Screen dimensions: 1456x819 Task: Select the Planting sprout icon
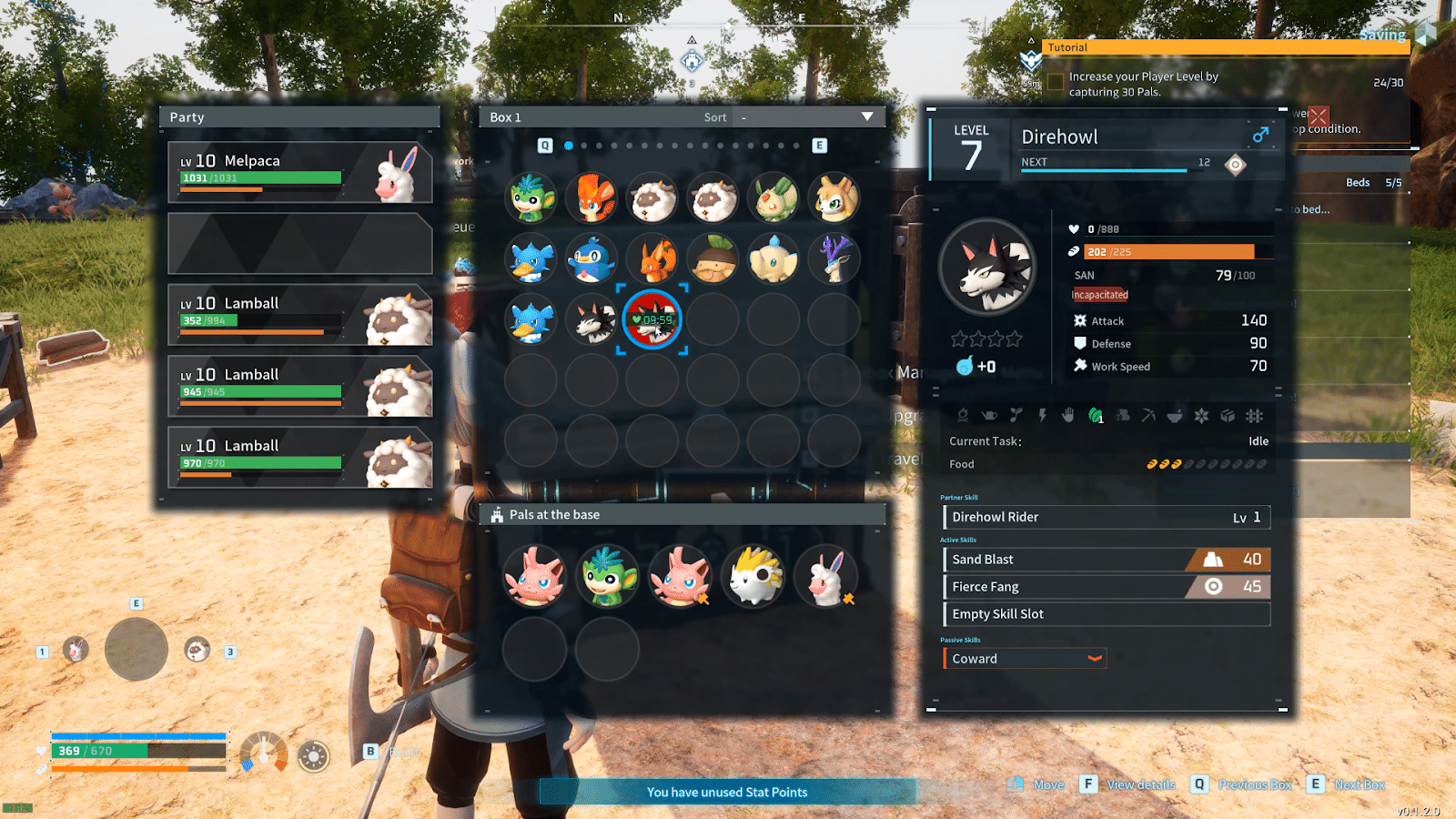pyautogui.click(x=1016, y=416)
